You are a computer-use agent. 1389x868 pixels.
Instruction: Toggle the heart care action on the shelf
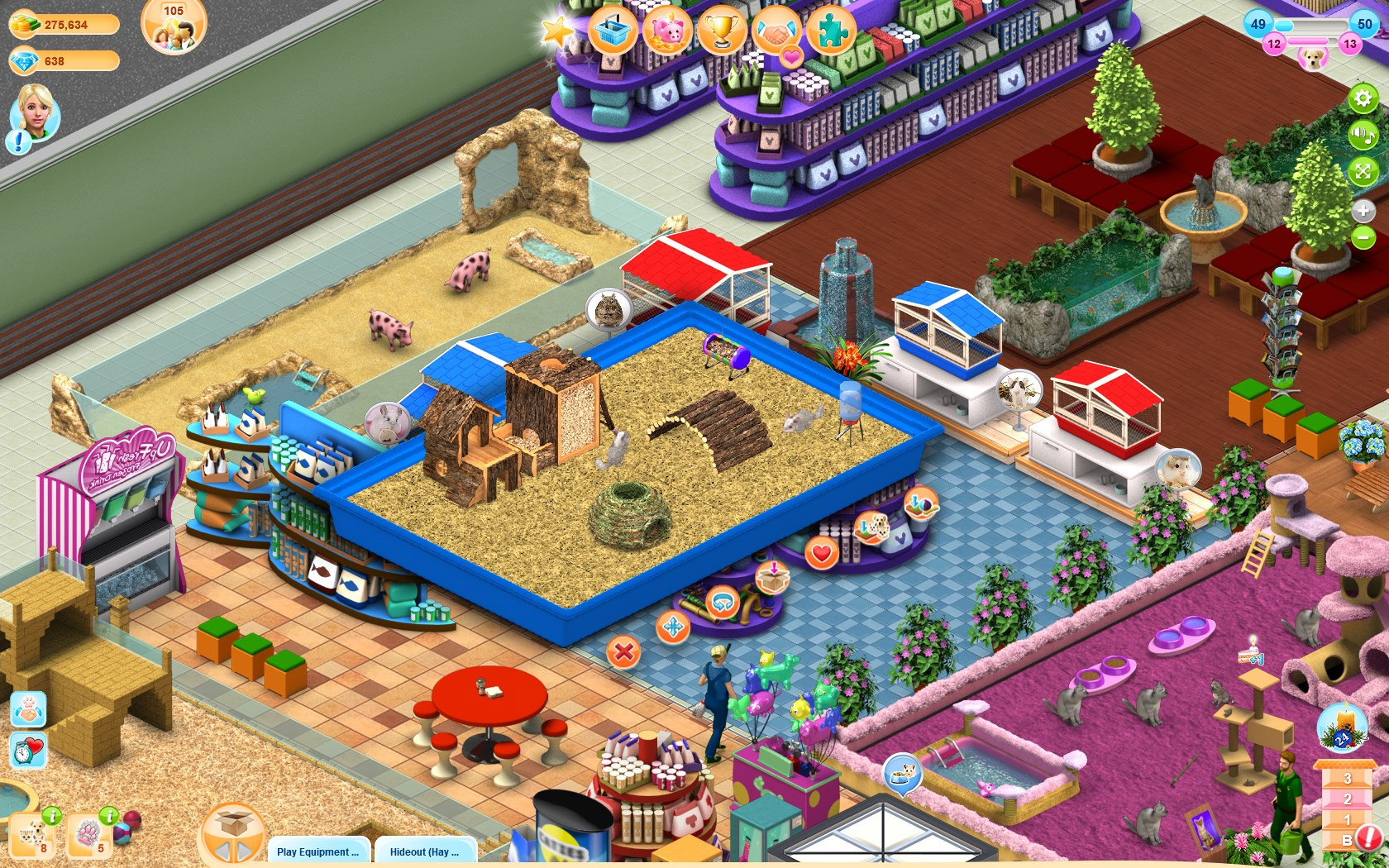[820, 552]
